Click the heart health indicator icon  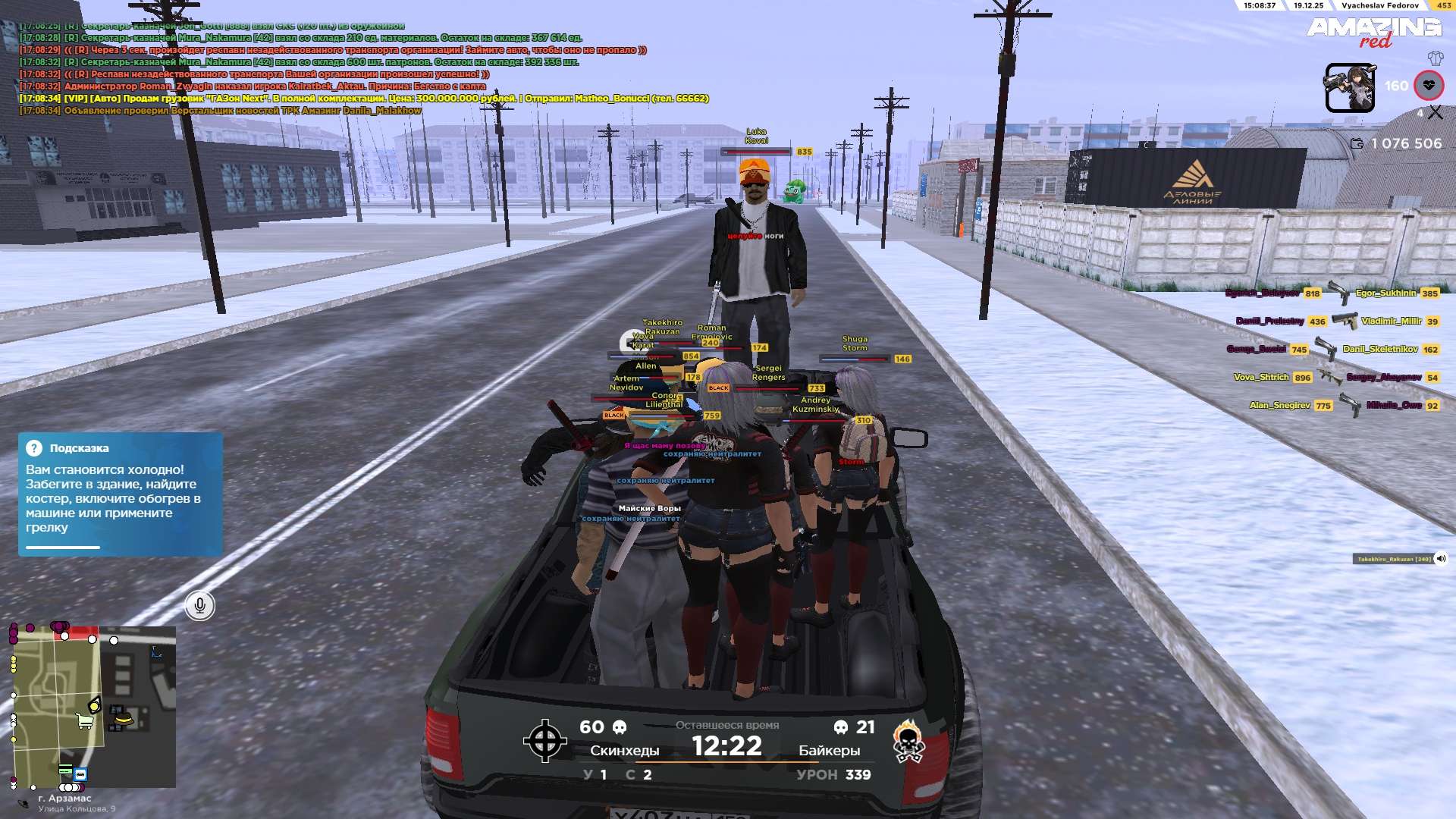click(1429, 86)
